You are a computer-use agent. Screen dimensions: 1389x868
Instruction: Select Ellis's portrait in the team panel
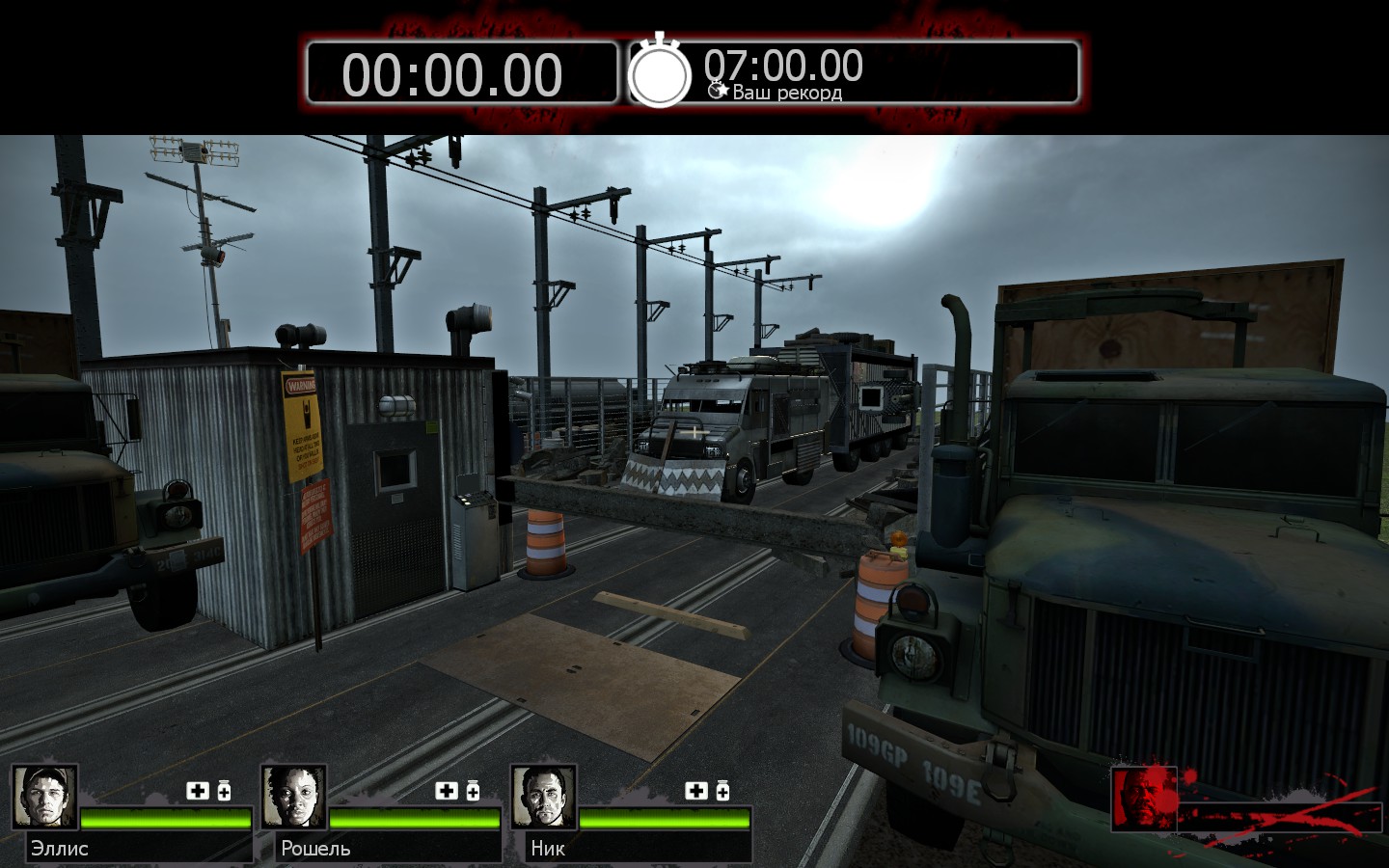tap(44, 797)
